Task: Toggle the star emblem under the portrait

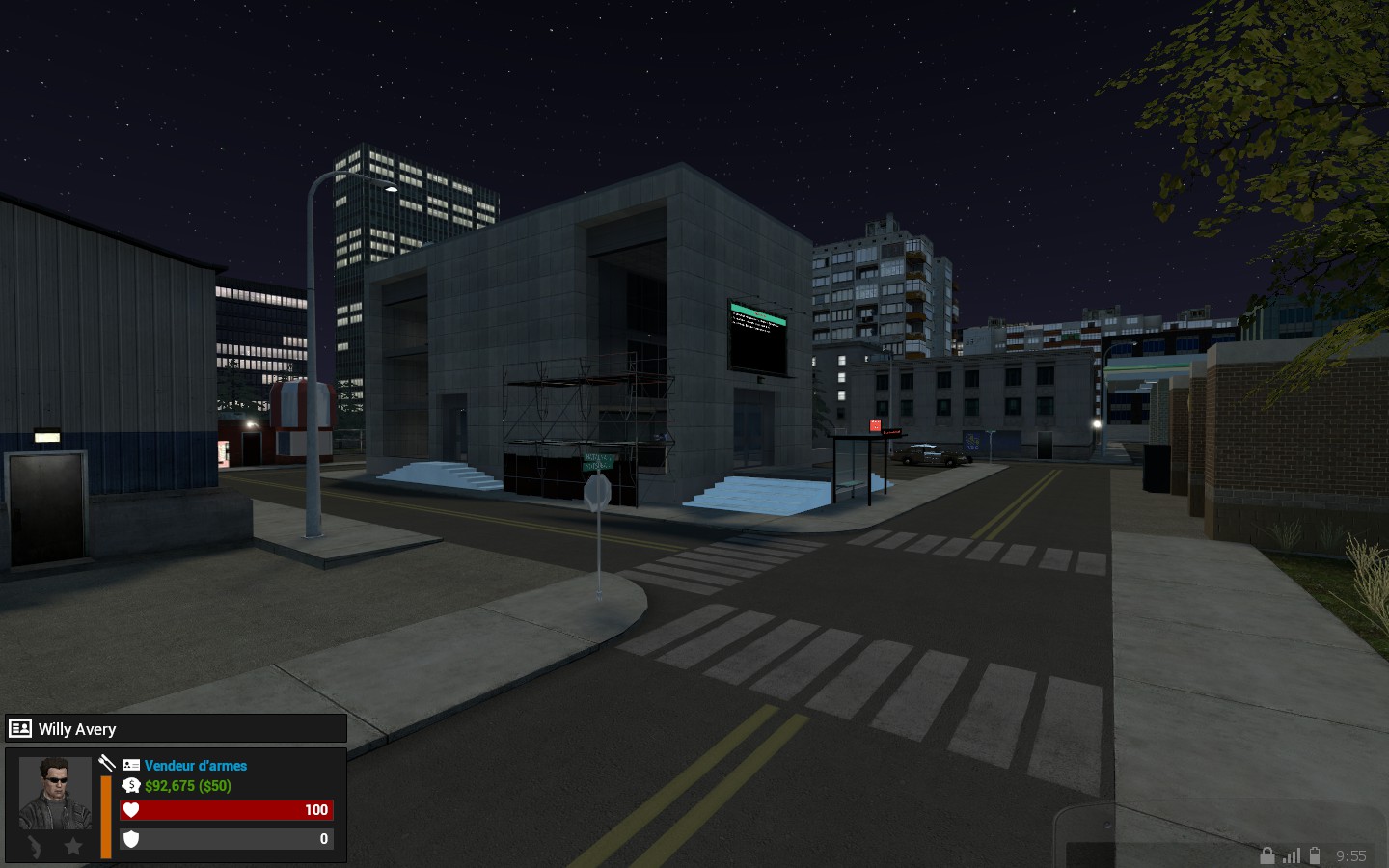Action: [72, 846]
